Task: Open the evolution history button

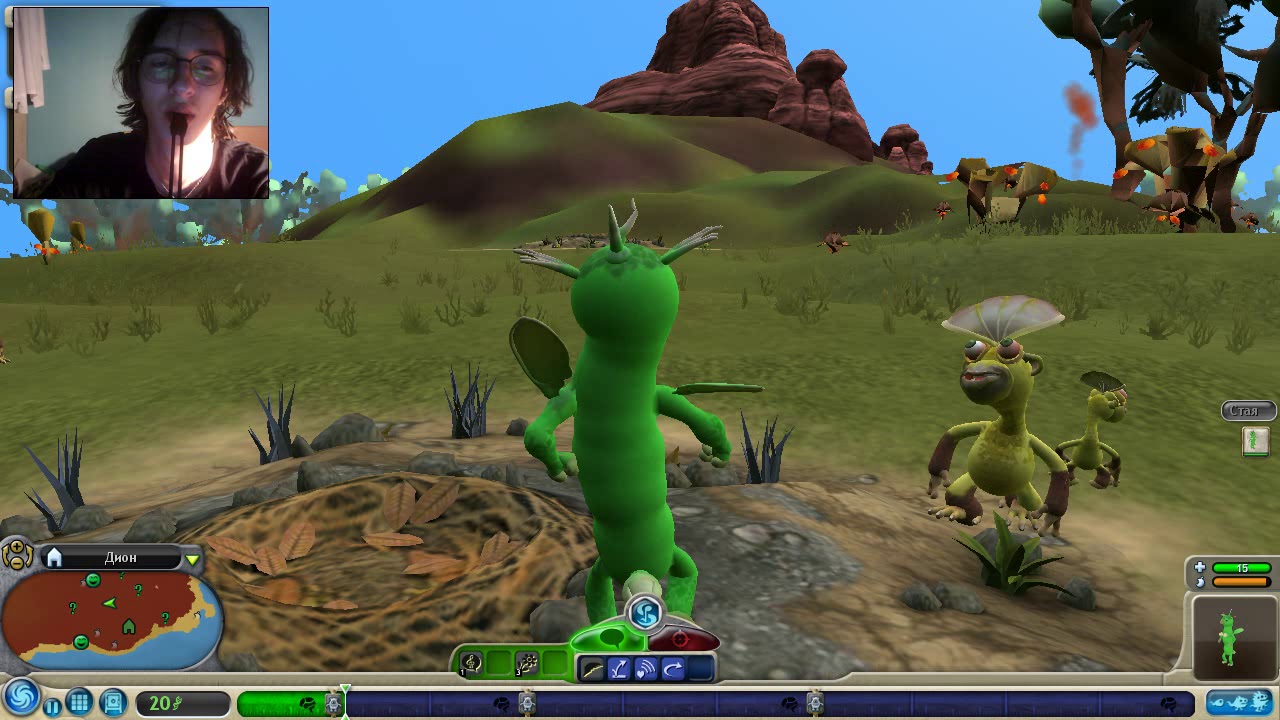Action: click(x=1238, y=704)
